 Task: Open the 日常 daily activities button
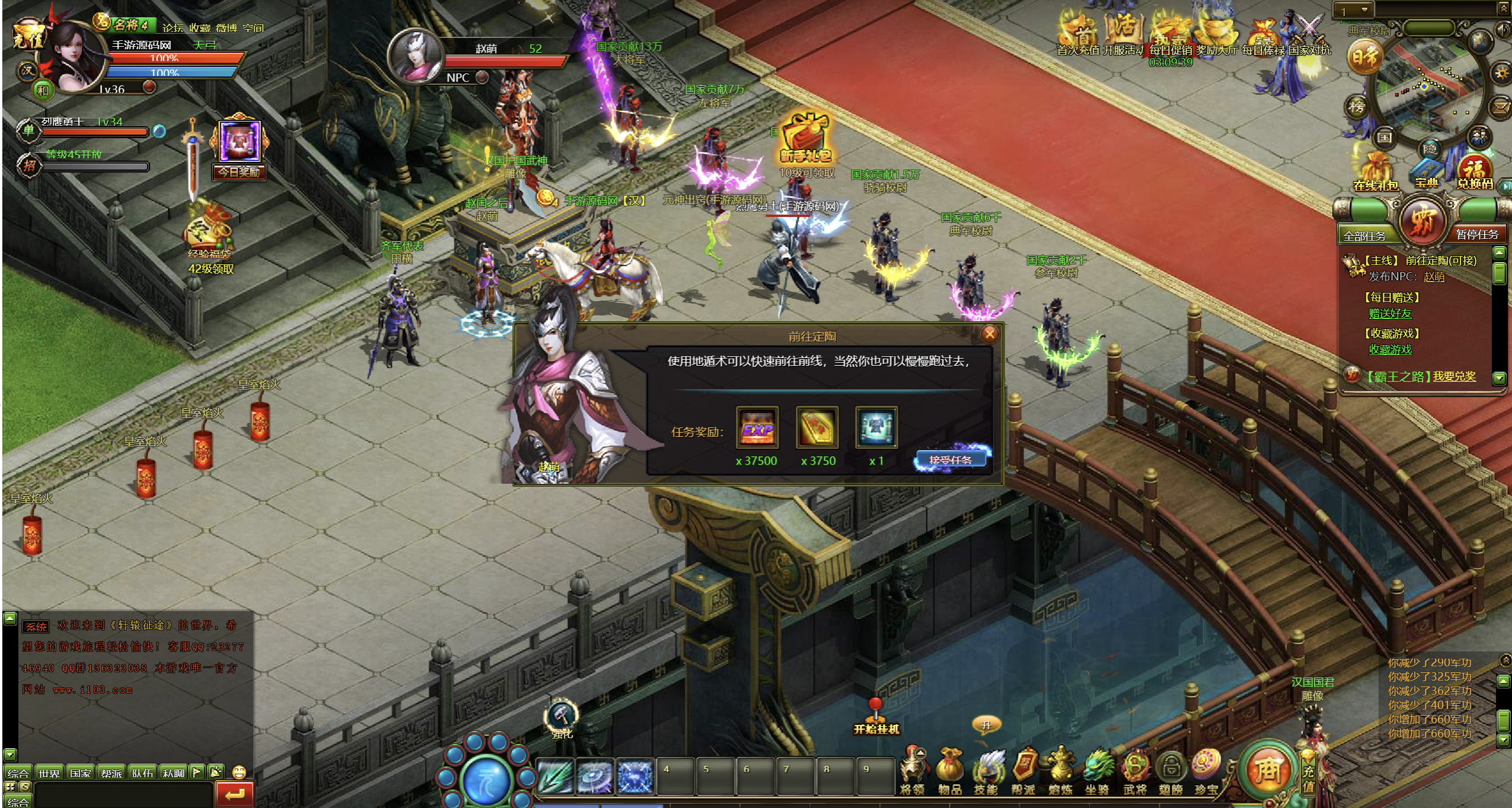[x=1365, y=58]
